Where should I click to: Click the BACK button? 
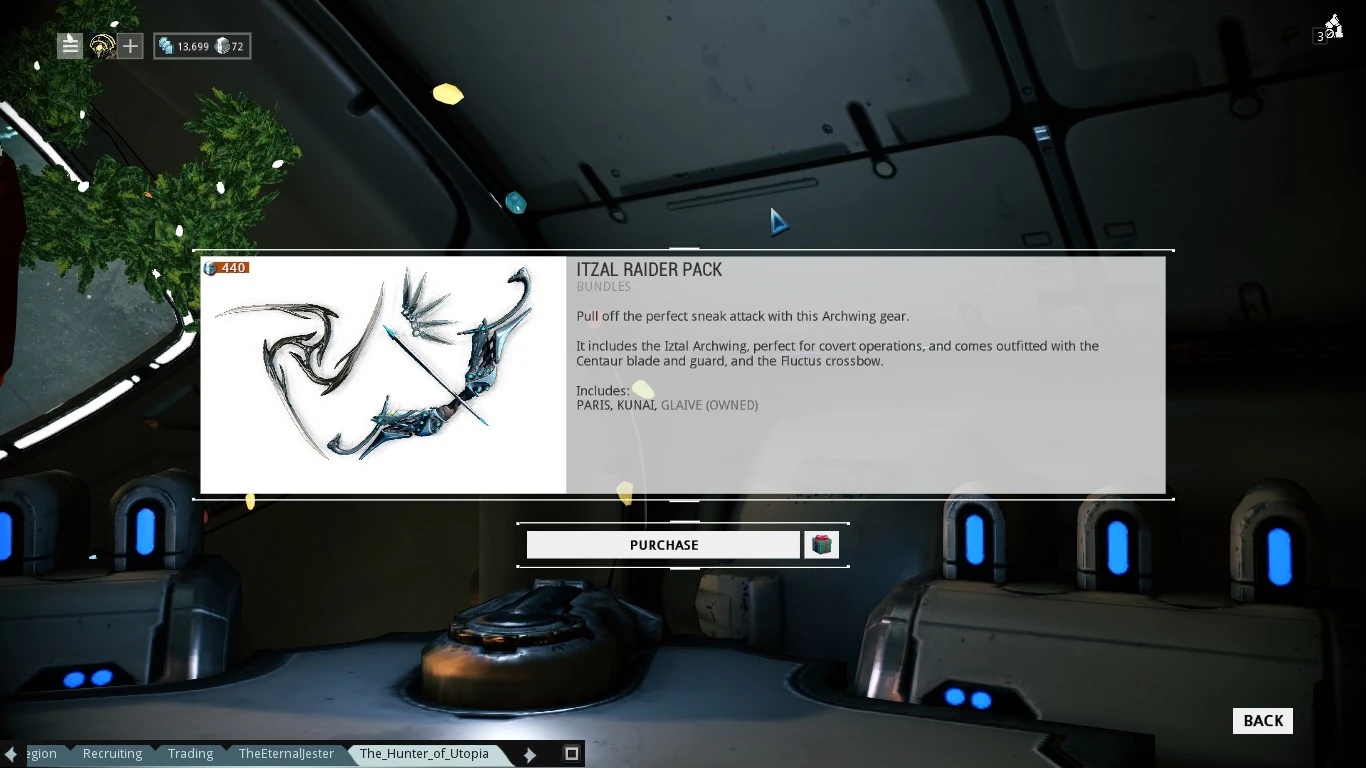coord(1262,720)
